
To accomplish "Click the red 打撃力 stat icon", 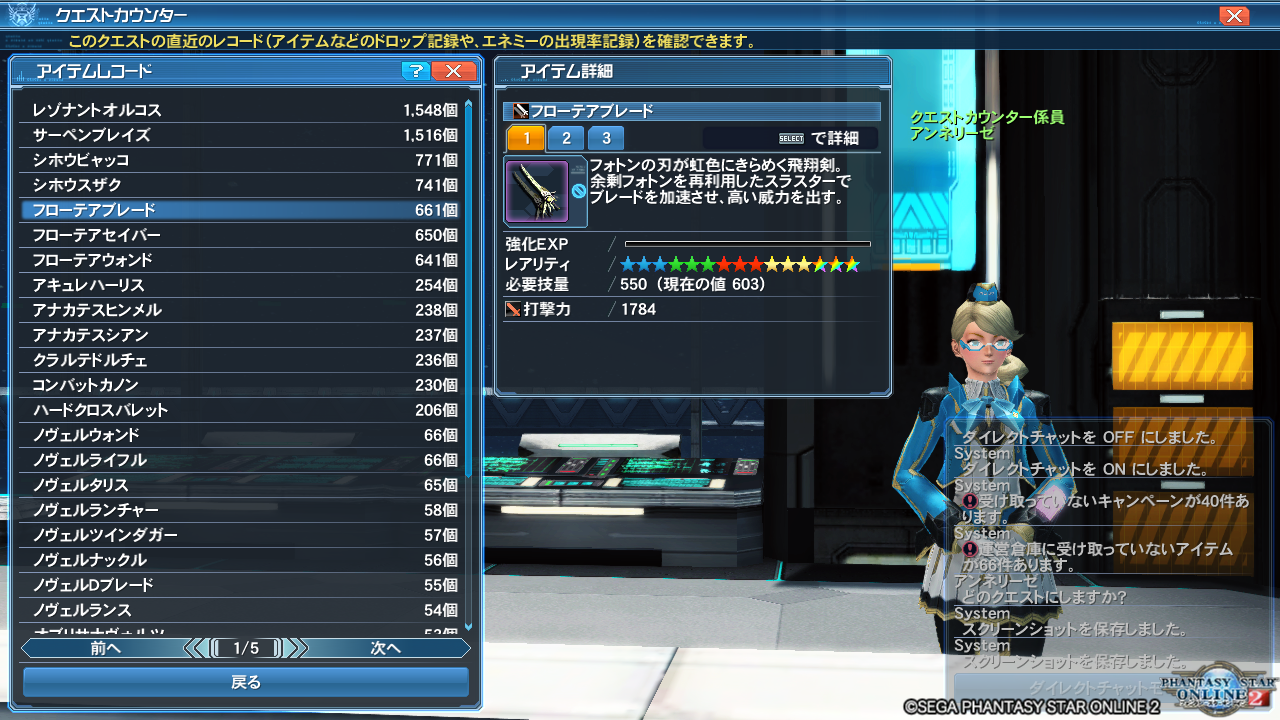I will pos(512,308).
